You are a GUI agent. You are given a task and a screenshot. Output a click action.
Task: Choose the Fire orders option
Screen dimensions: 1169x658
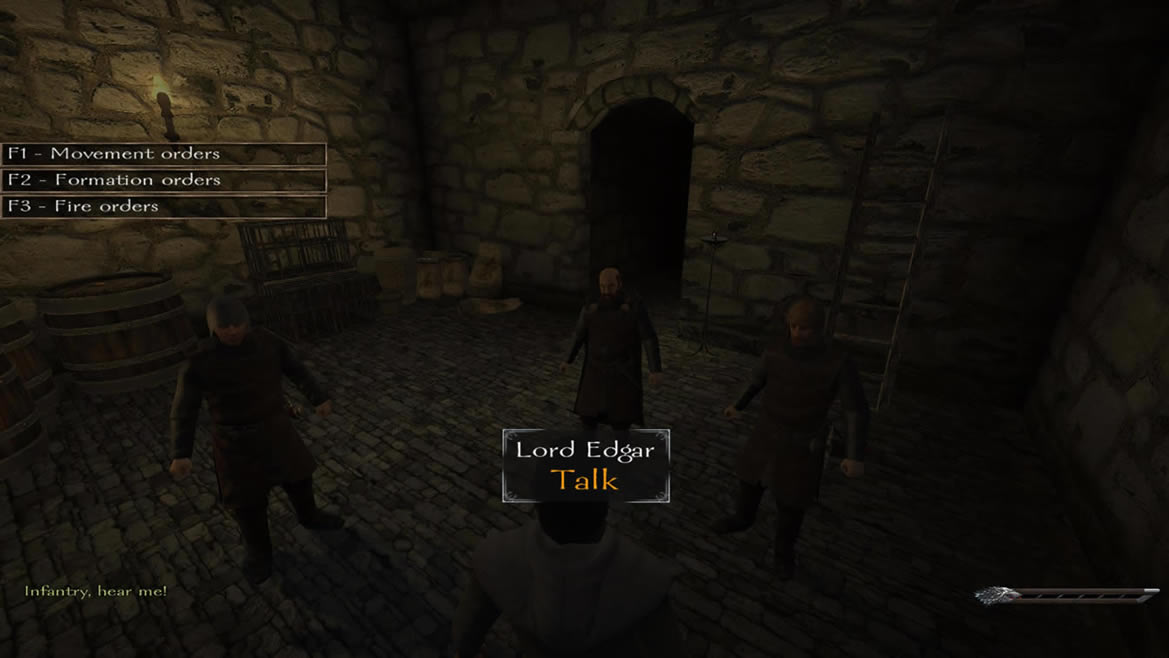(x=163, y=206)
